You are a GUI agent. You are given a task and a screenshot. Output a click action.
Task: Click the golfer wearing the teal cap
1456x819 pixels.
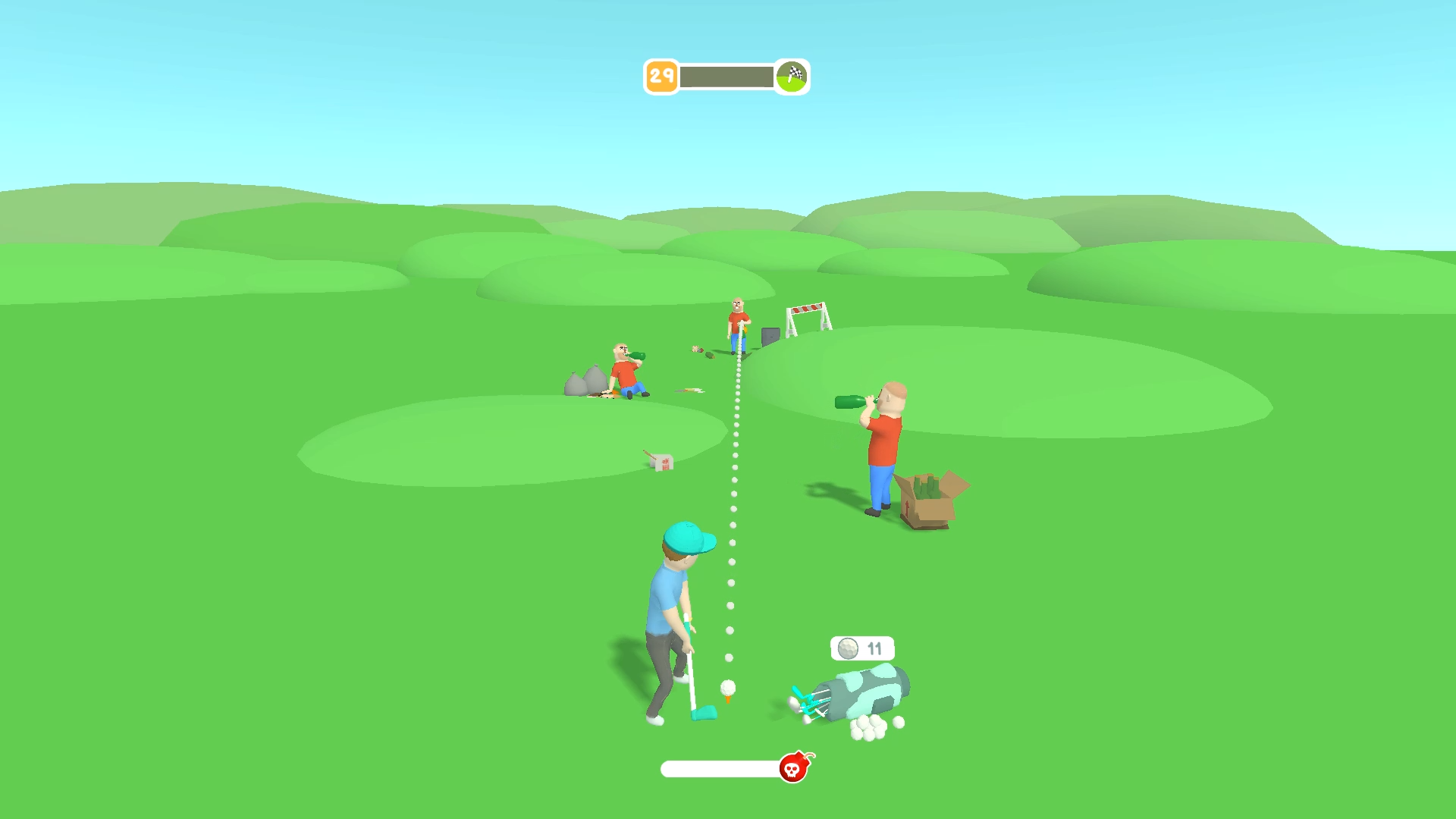point(675,614)
